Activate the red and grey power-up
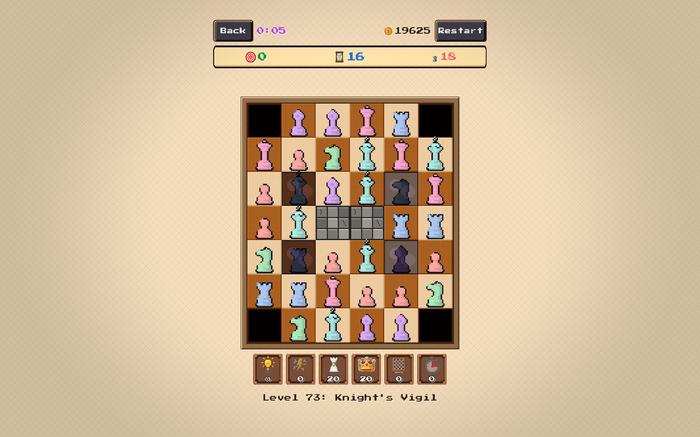 point(432,369)
